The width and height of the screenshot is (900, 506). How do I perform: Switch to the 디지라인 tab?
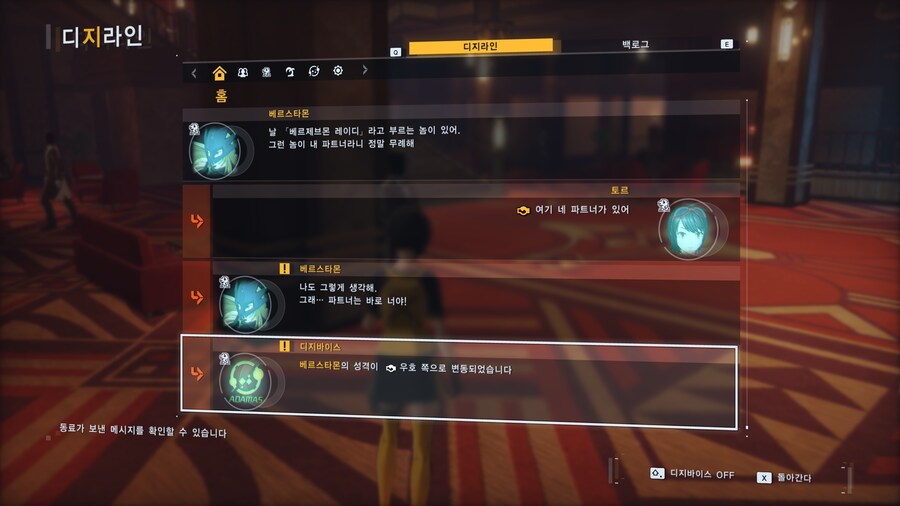(481, 46)
